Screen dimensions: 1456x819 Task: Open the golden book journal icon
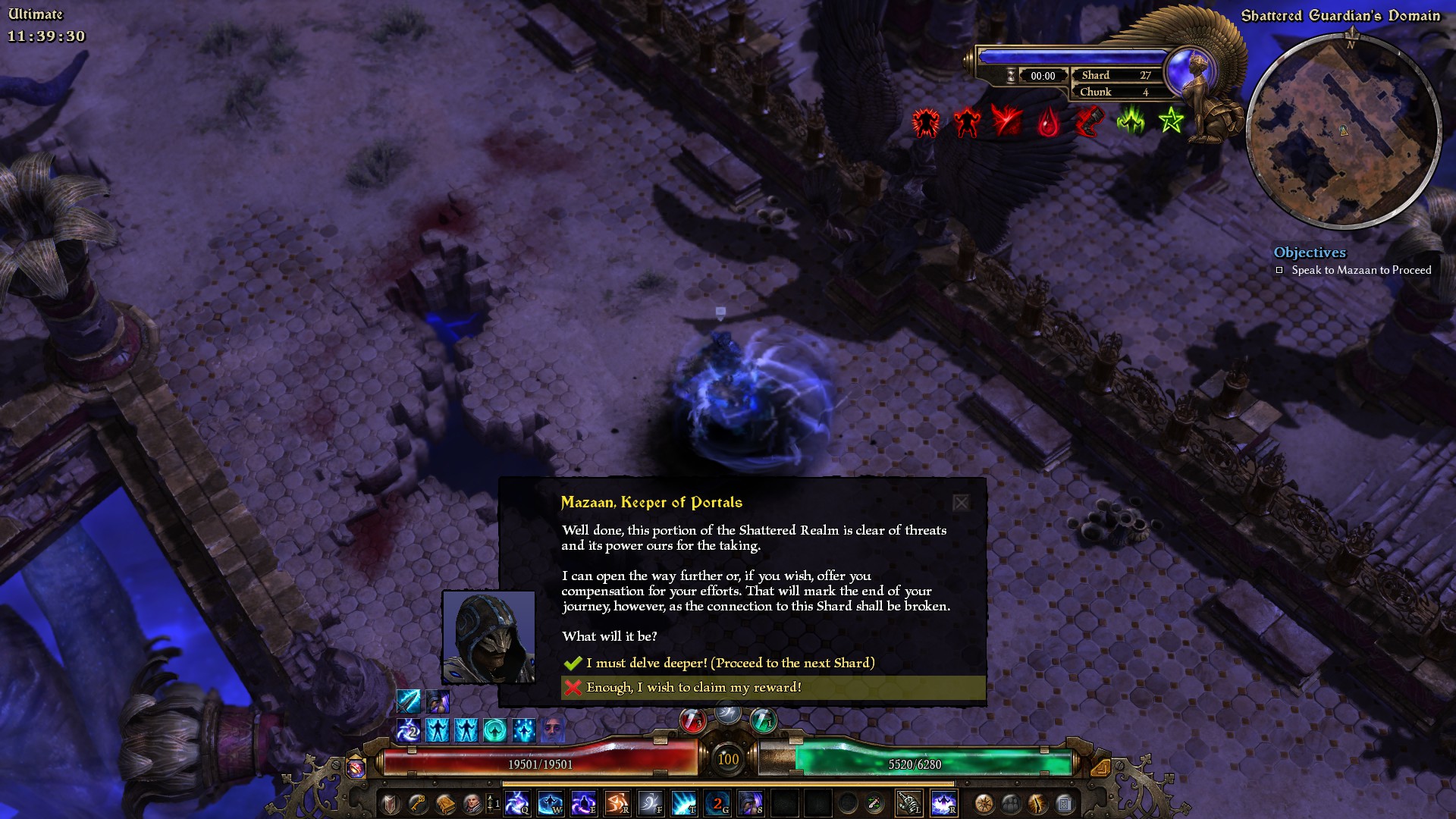[x=445, y=803]
